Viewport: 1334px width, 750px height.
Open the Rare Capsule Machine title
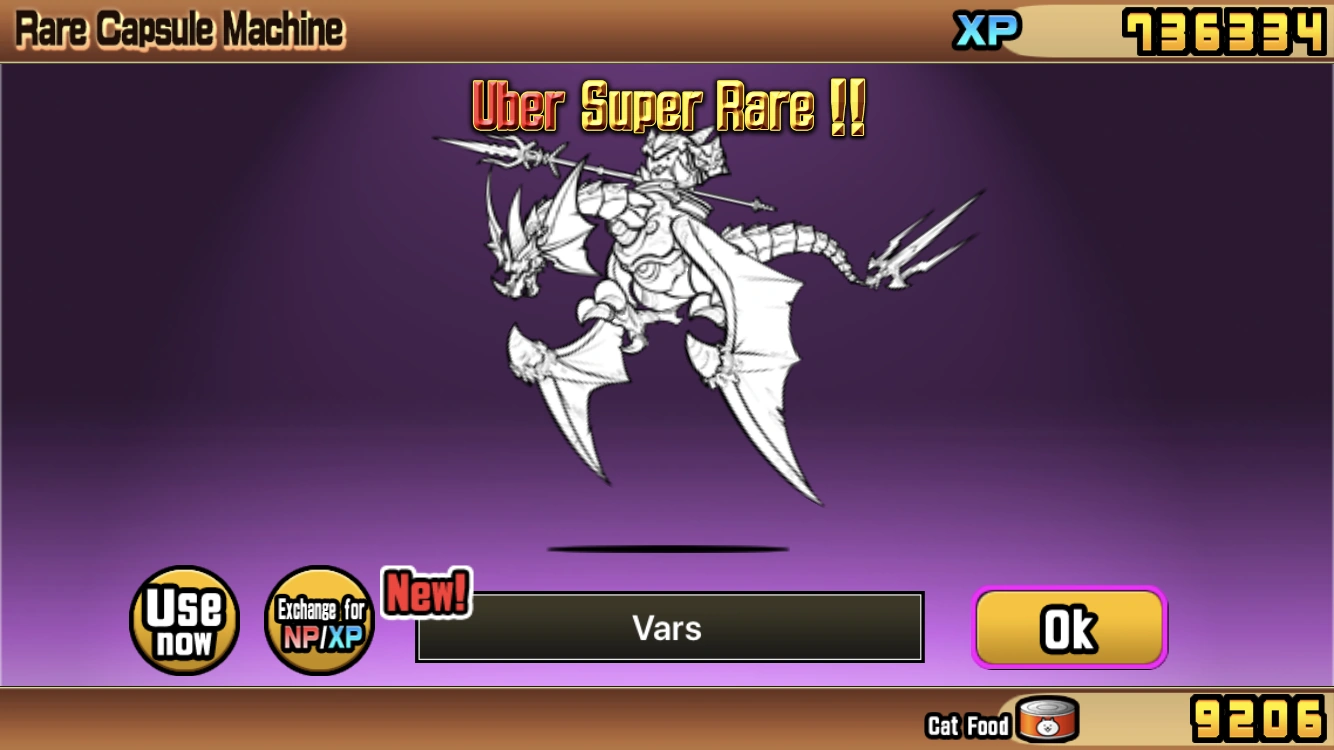pyautogui.click(x=178, y=27)
